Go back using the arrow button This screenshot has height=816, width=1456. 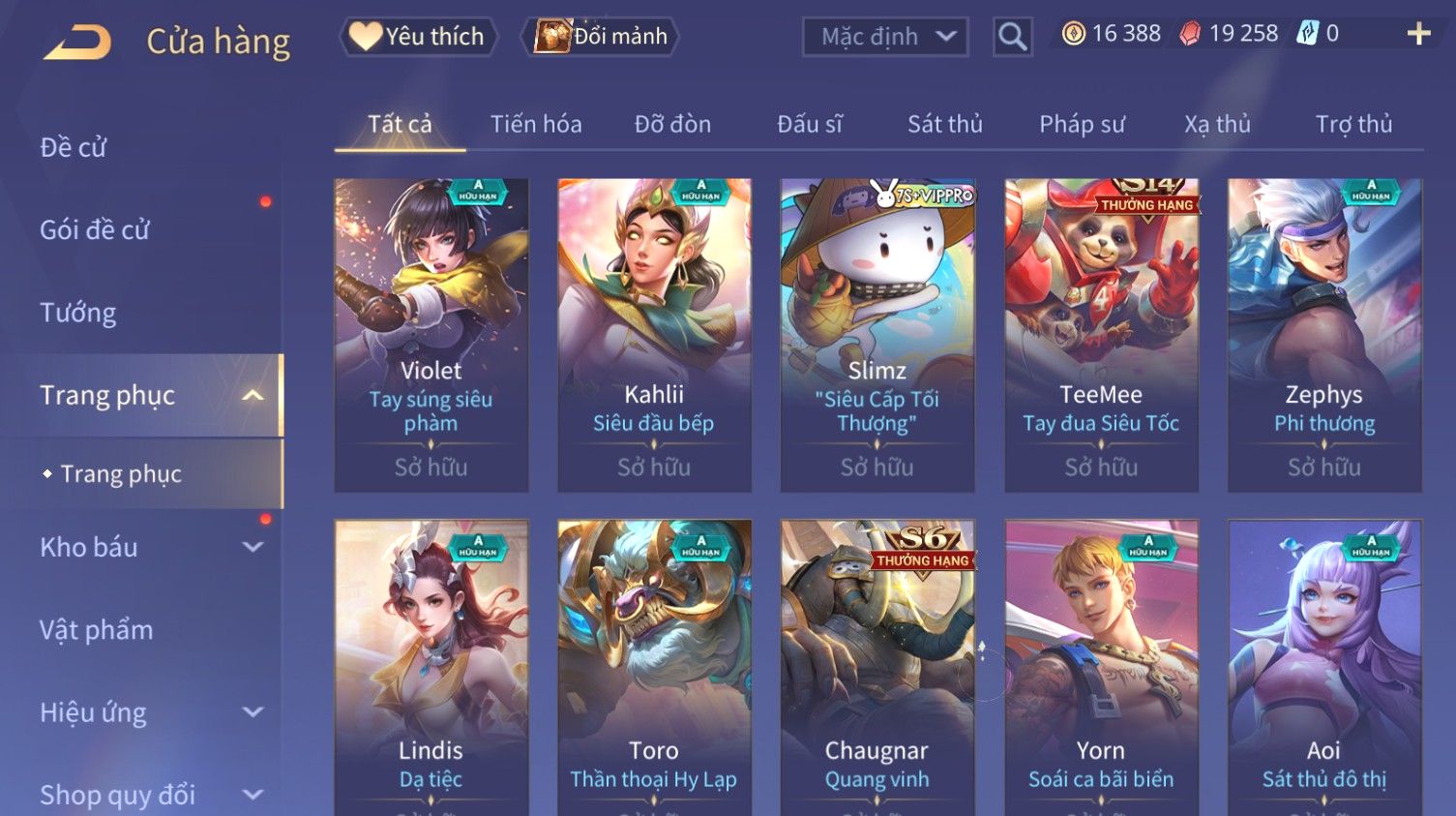tap(78, 43)
